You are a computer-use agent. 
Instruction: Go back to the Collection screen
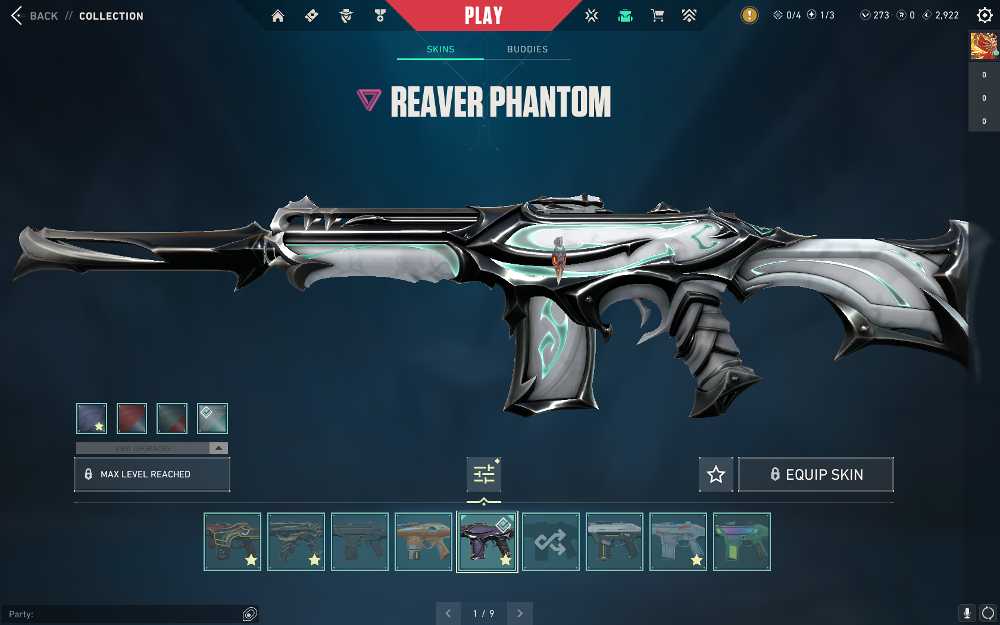pos(35,16)
